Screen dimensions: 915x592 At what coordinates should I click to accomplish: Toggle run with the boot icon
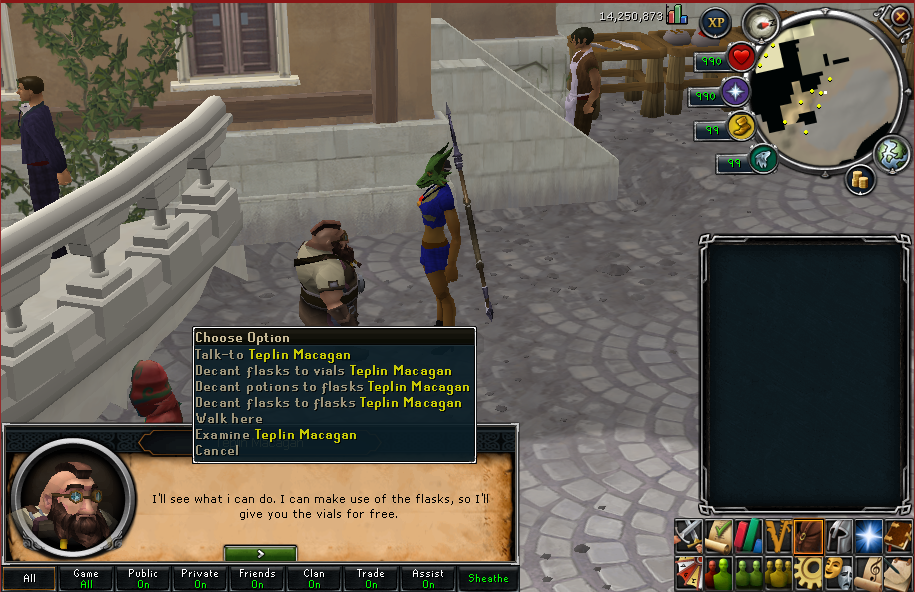(x=741, y=127)
